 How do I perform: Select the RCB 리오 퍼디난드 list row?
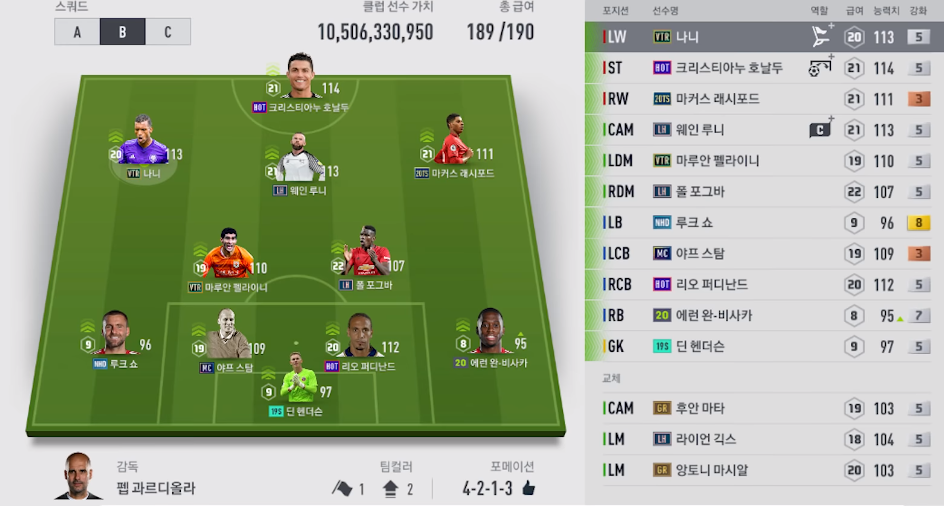[764, 285]
